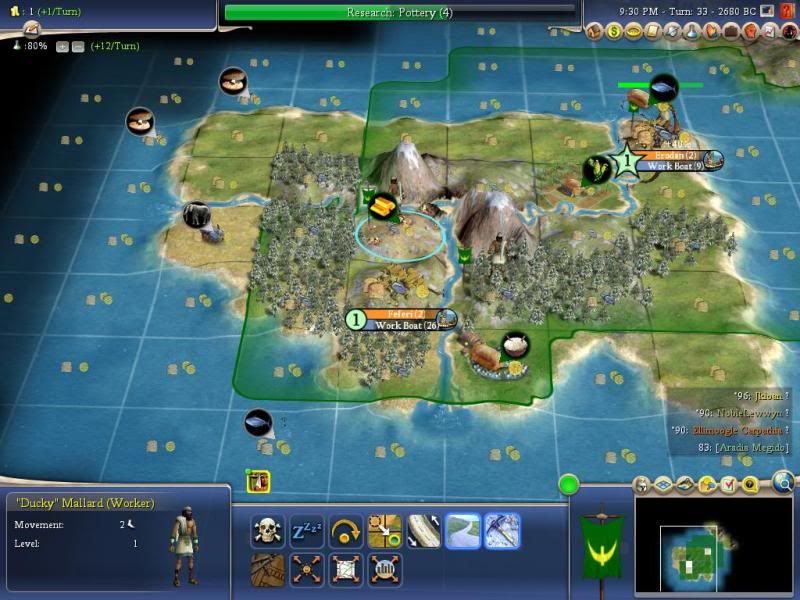Skip the worker's turn
This screenshot has width=800, height=600.
343,530
